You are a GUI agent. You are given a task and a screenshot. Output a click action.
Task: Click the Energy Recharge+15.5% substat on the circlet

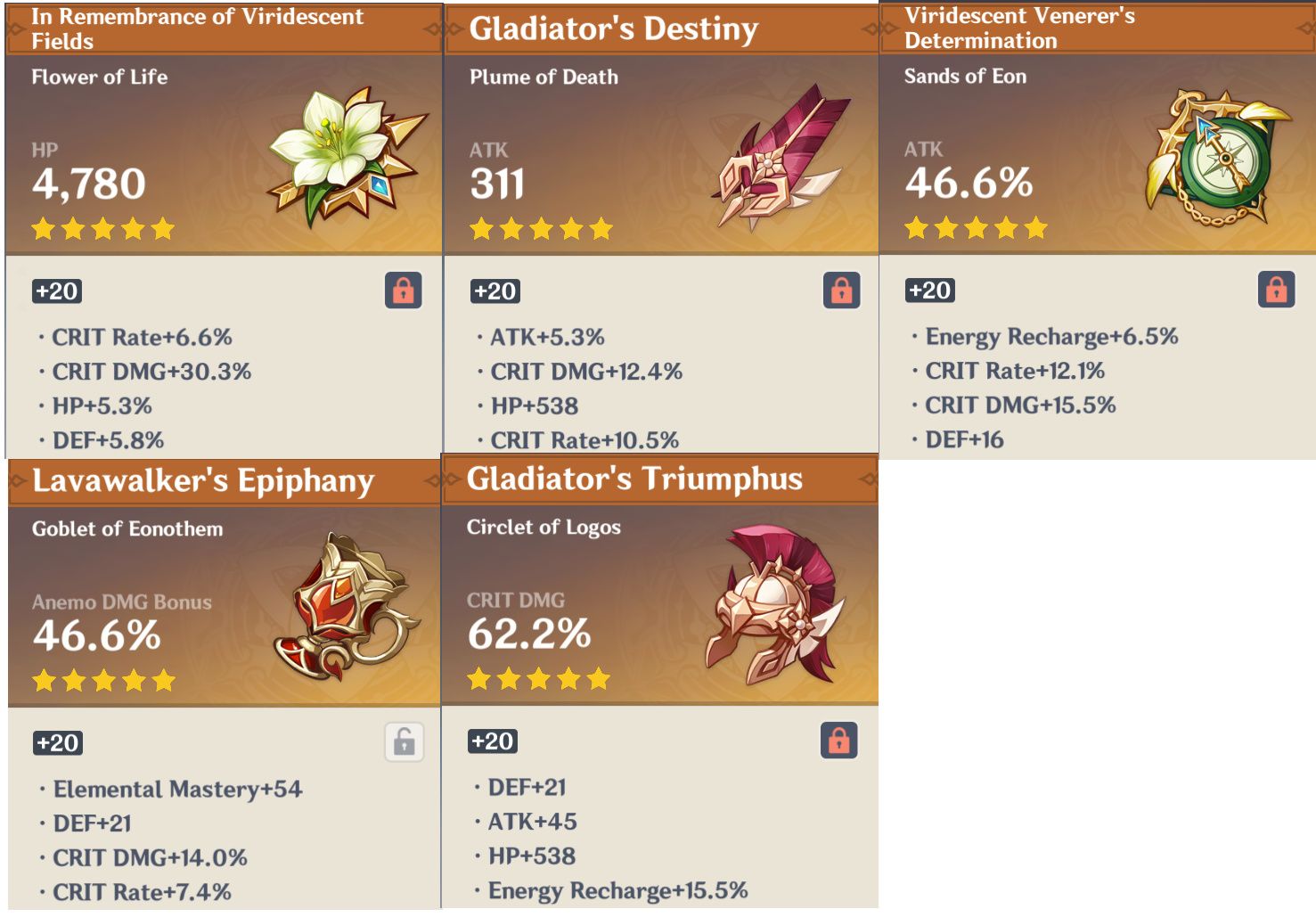(x=617, y=891)
